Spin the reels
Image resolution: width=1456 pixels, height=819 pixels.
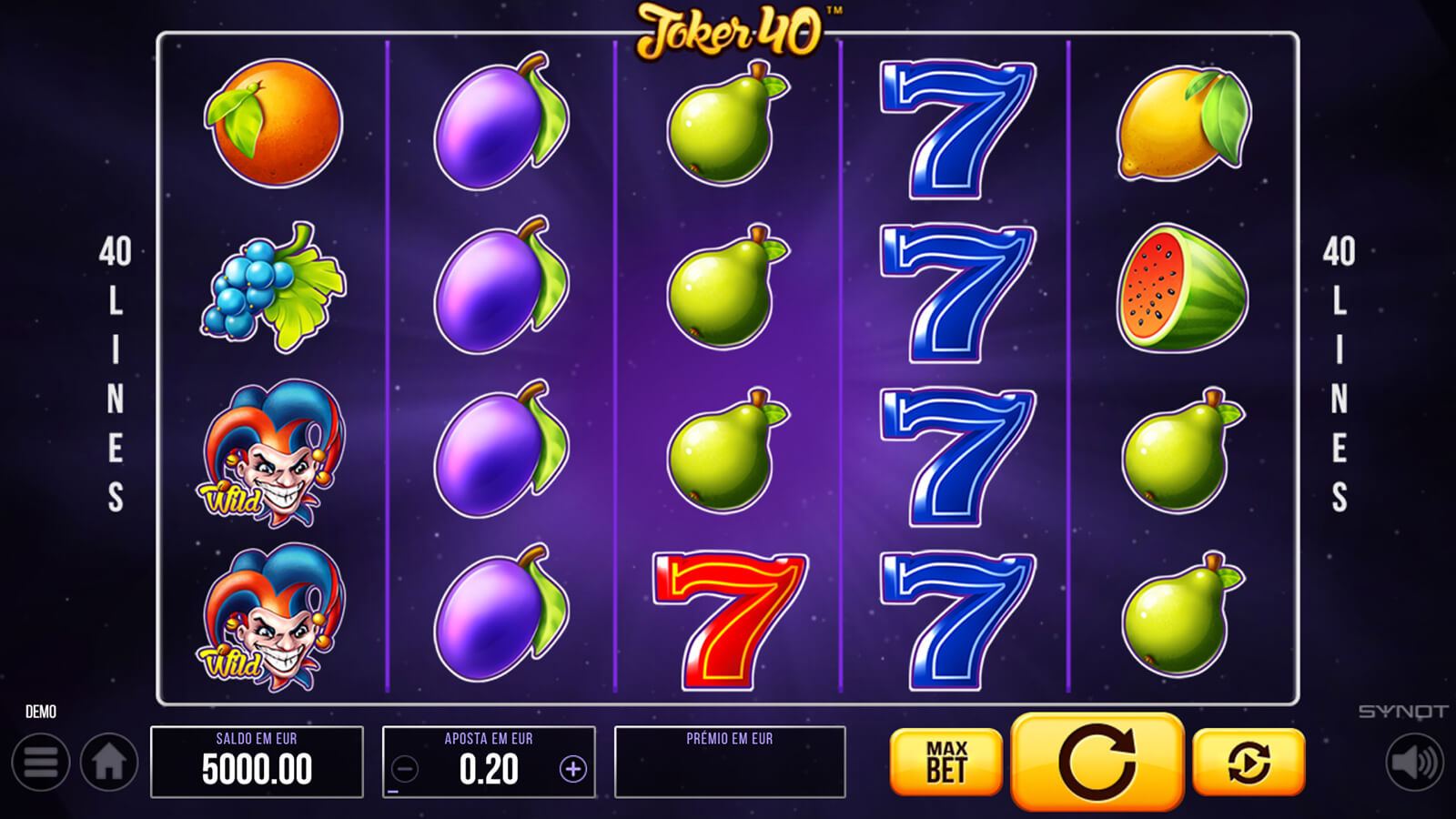pyautogui.click(x=1097, y=762)
